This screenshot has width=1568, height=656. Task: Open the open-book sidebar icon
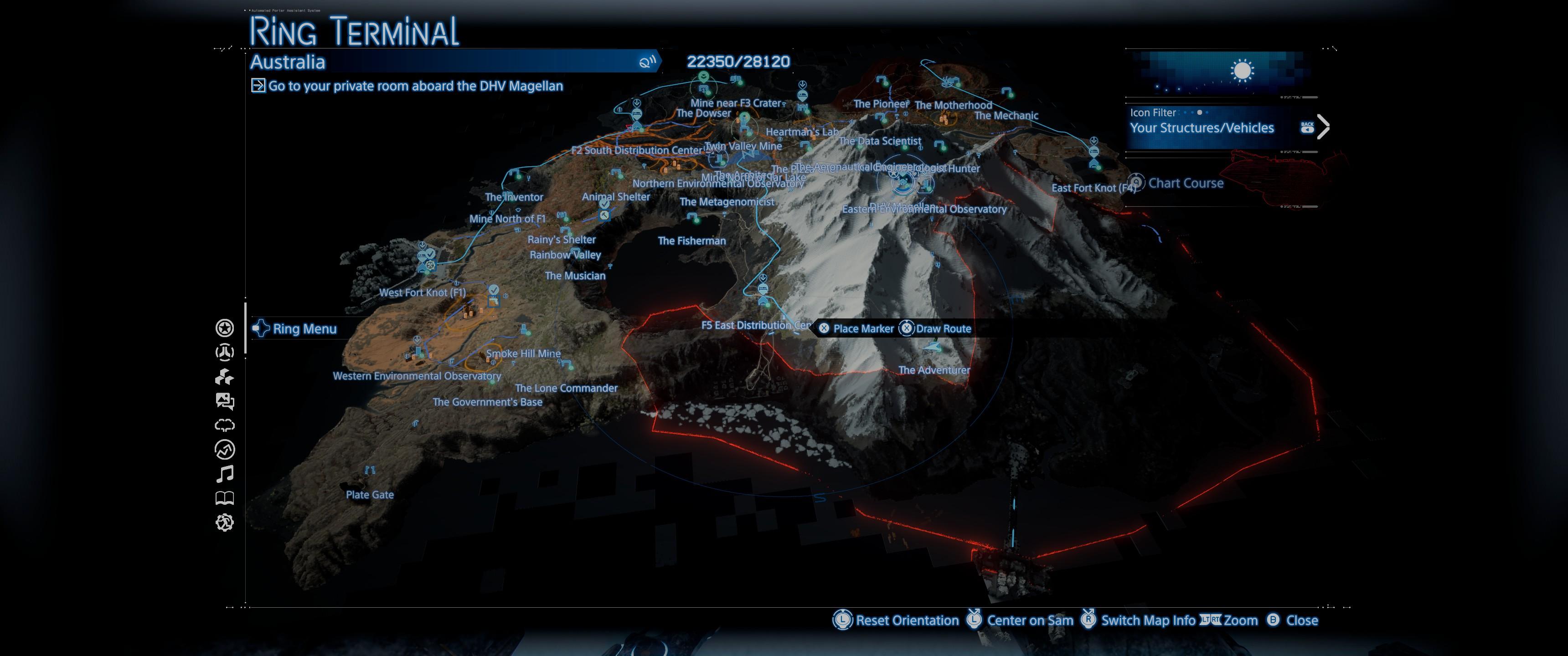tap(225, 498)
